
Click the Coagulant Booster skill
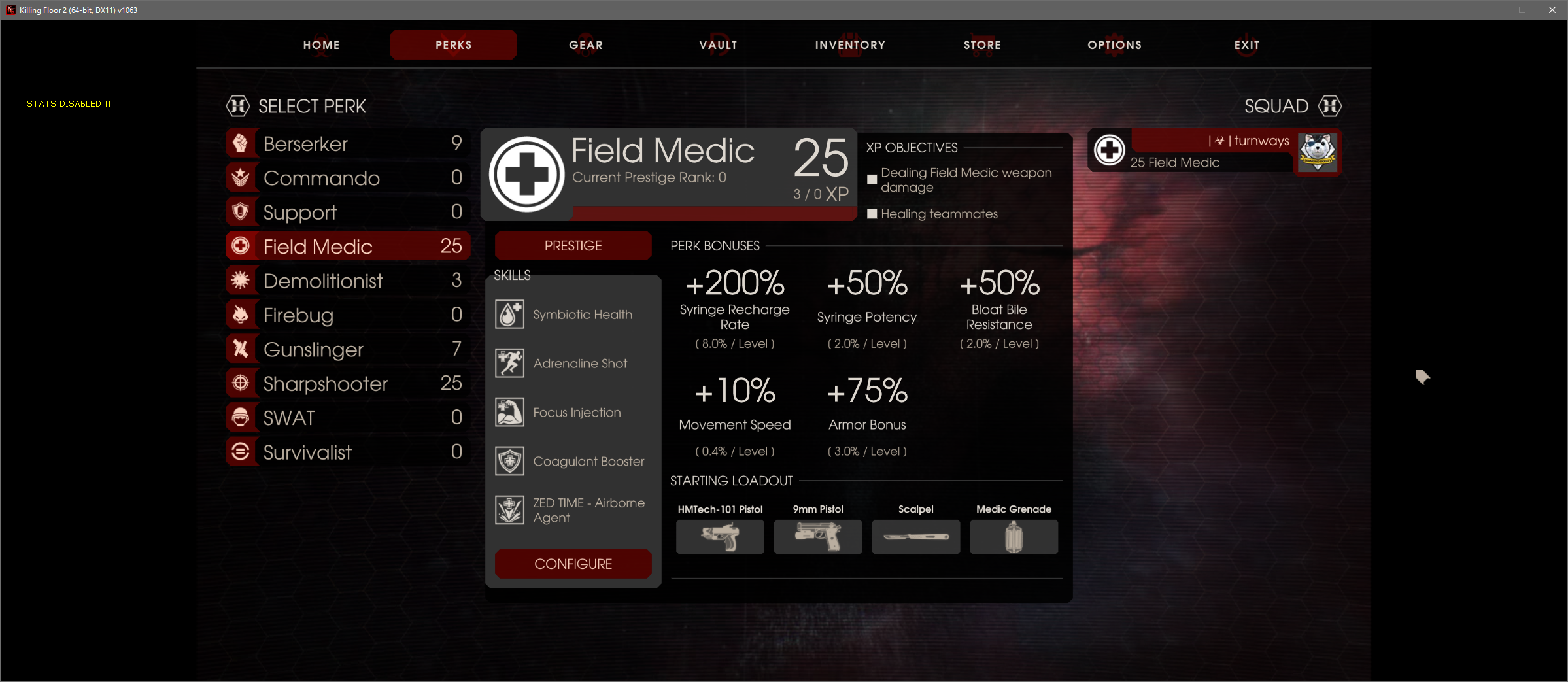[572, 462]
